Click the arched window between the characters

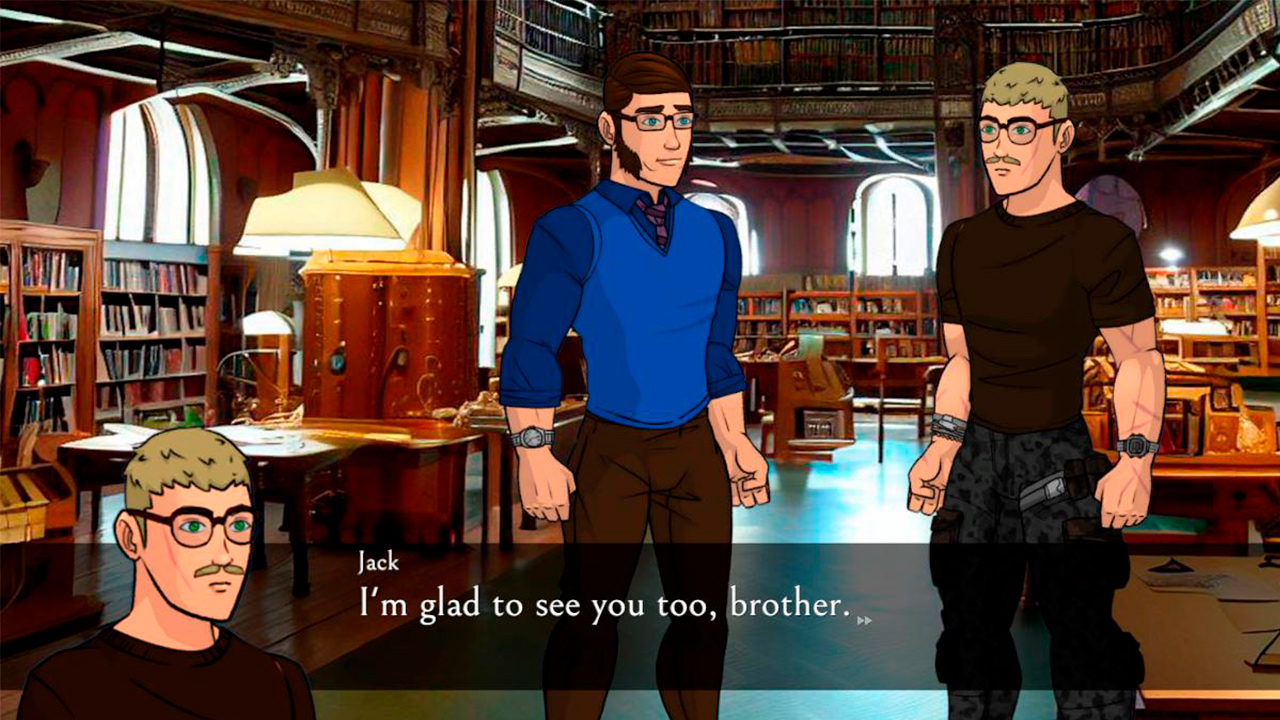click(x=889, y=225)
